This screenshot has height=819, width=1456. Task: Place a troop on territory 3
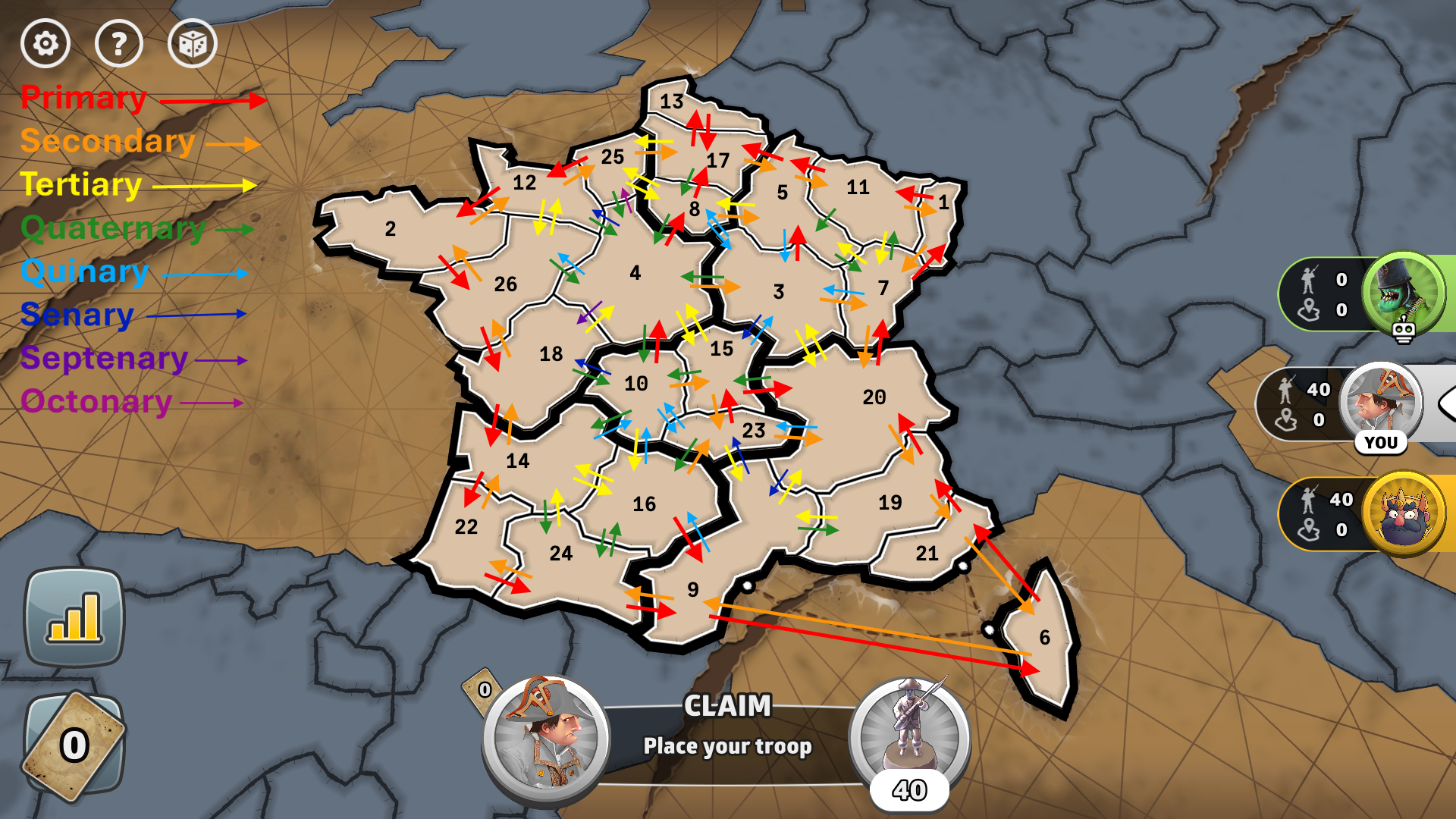(778, 292)
